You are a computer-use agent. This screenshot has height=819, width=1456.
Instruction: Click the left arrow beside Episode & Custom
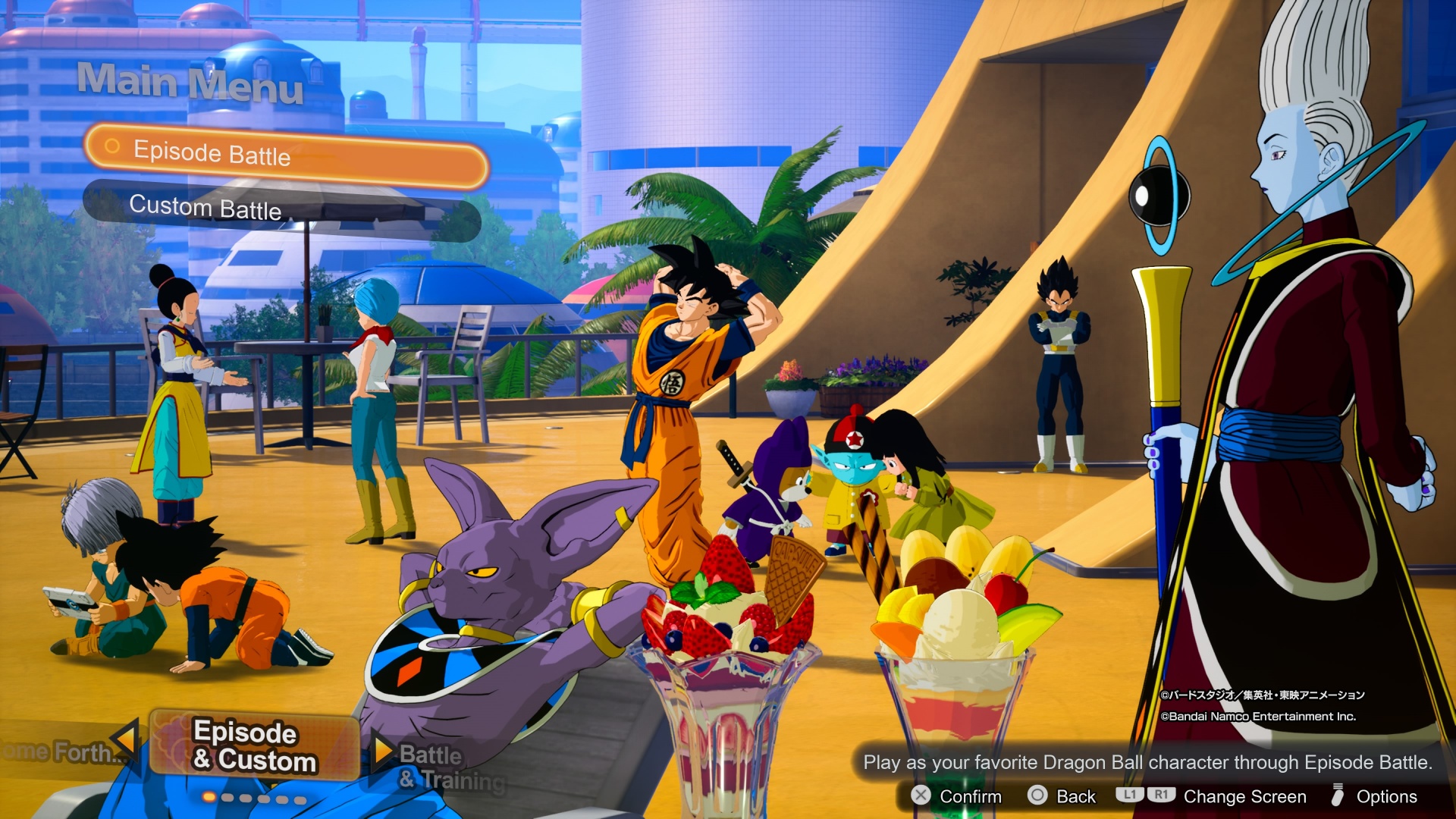(x=125, y=739)
